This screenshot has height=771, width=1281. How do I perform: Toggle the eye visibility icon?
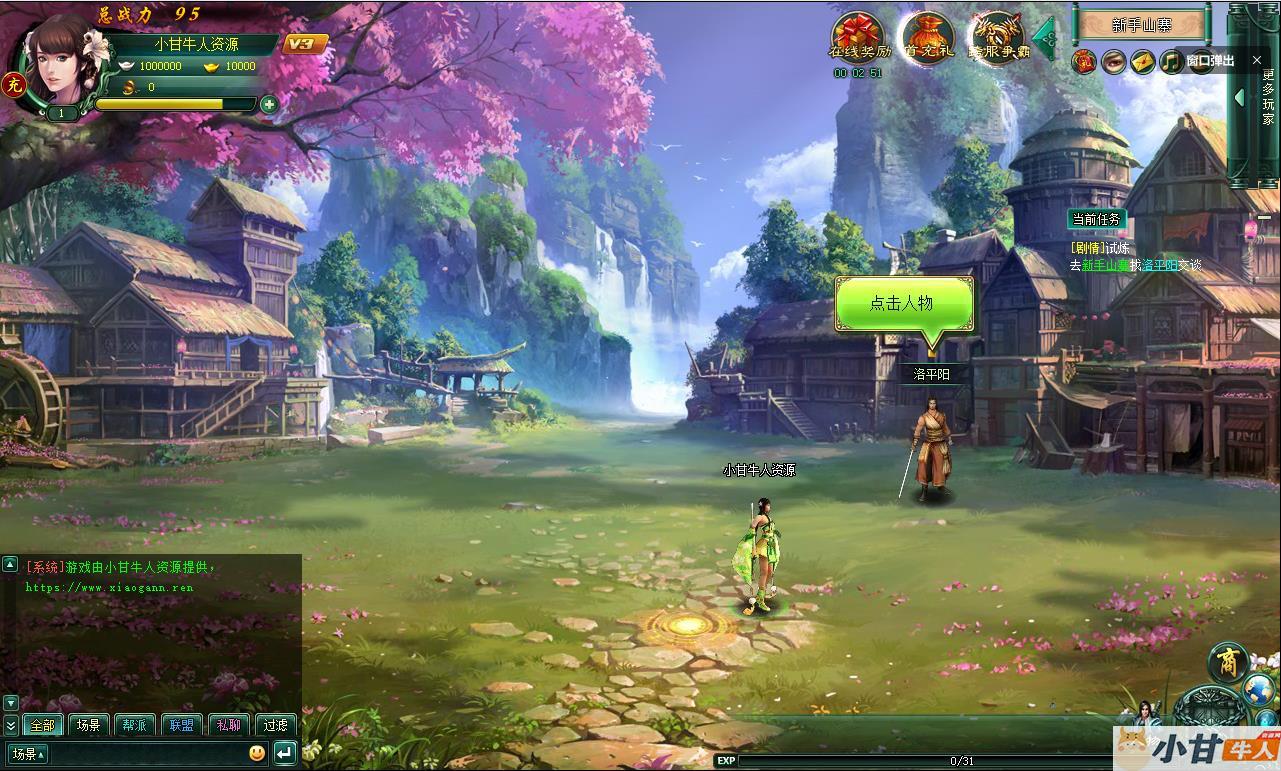1113,62
